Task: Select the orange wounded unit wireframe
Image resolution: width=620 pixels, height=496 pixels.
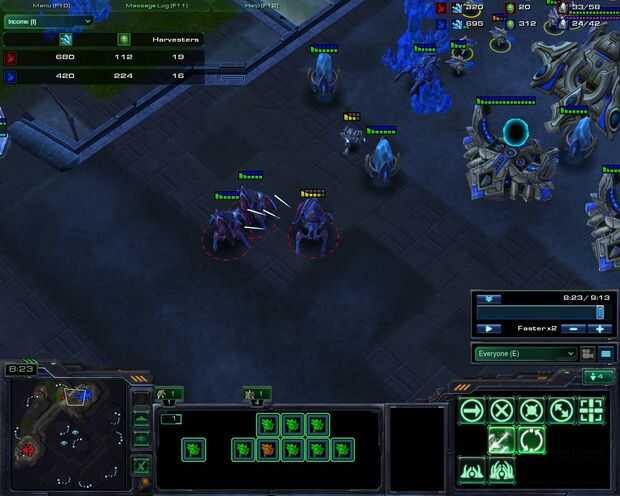Action: click(268, 450)
